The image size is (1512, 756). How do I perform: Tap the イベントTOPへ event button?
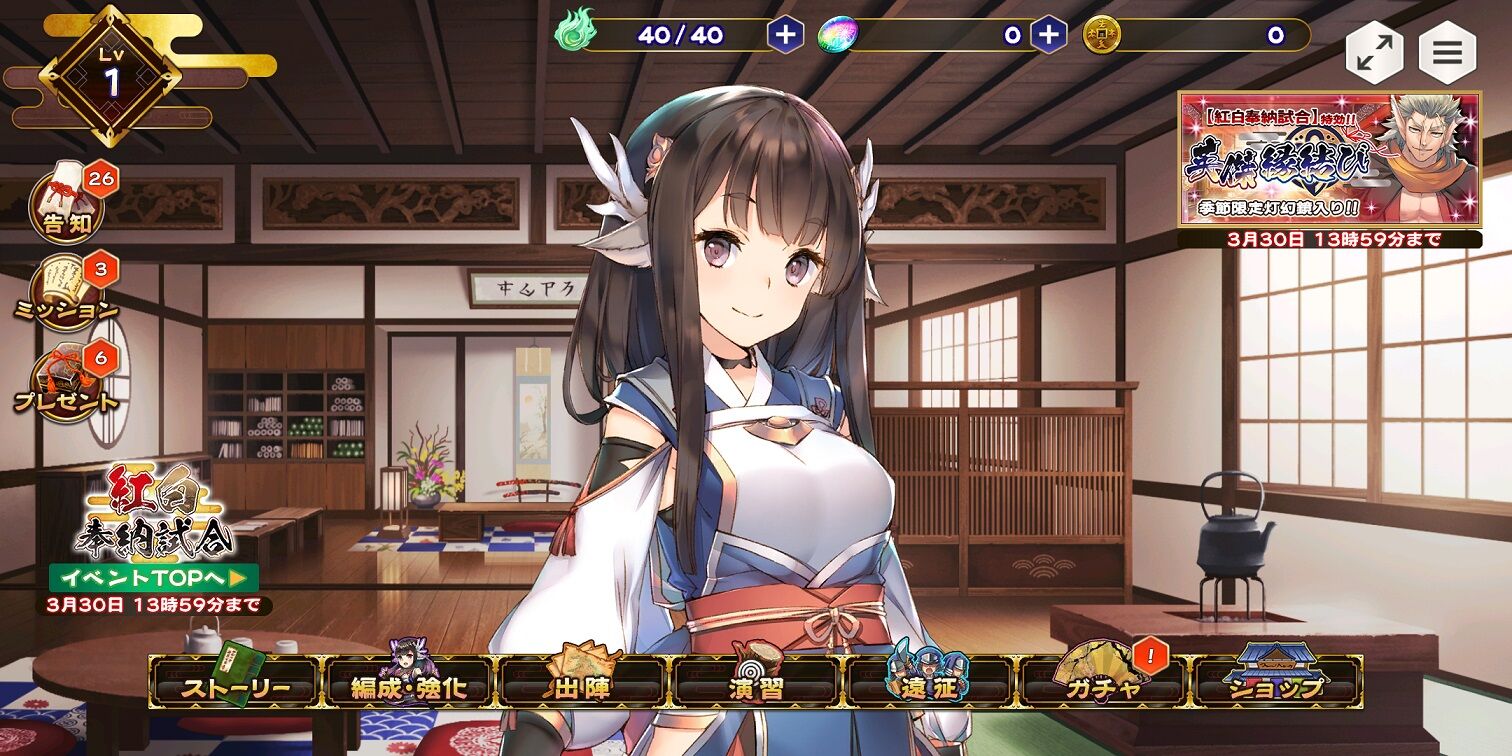point(154,578)
